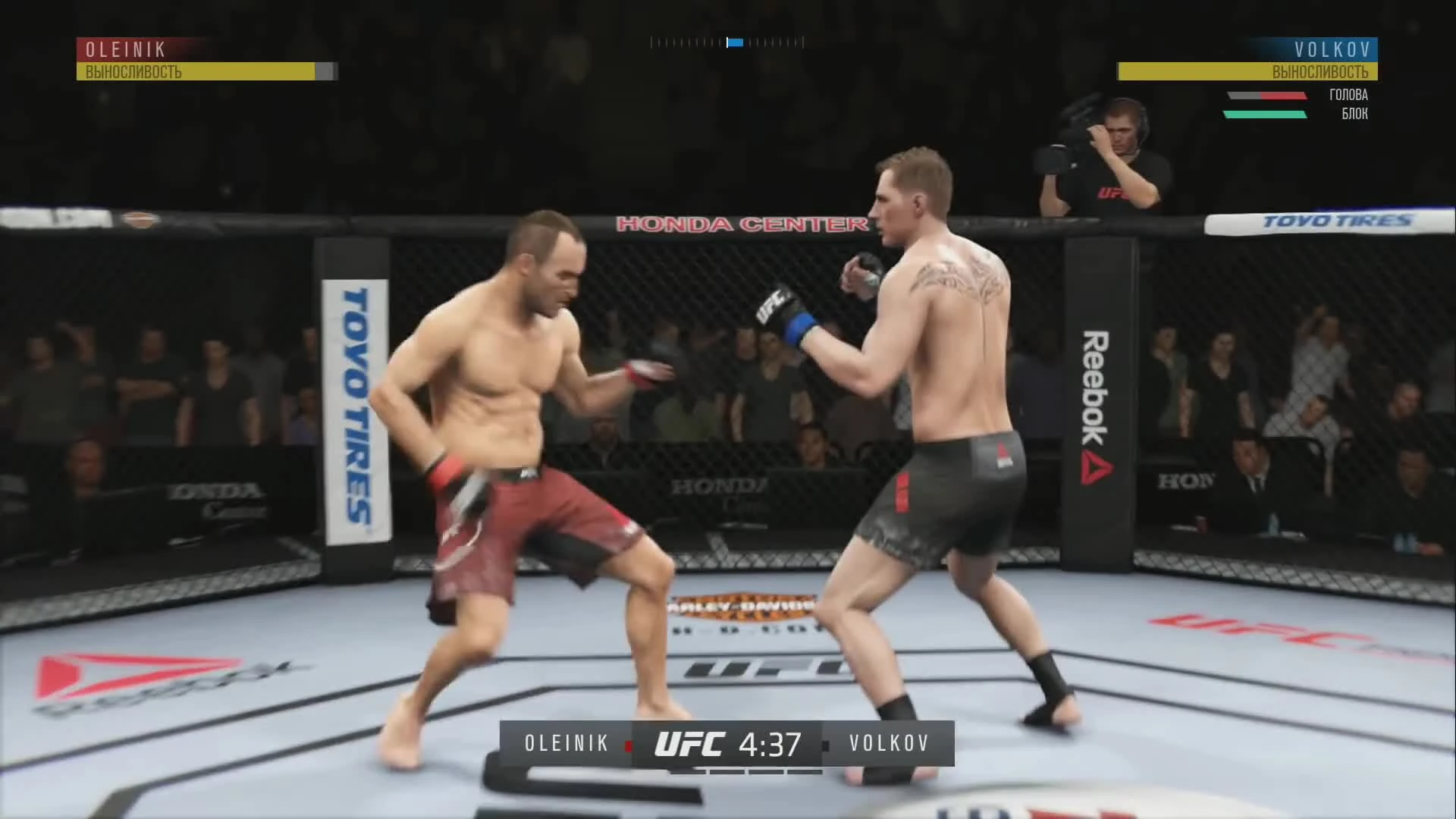
Task: Open the round progress timeline at top
Action: click(x=726, y=42)
